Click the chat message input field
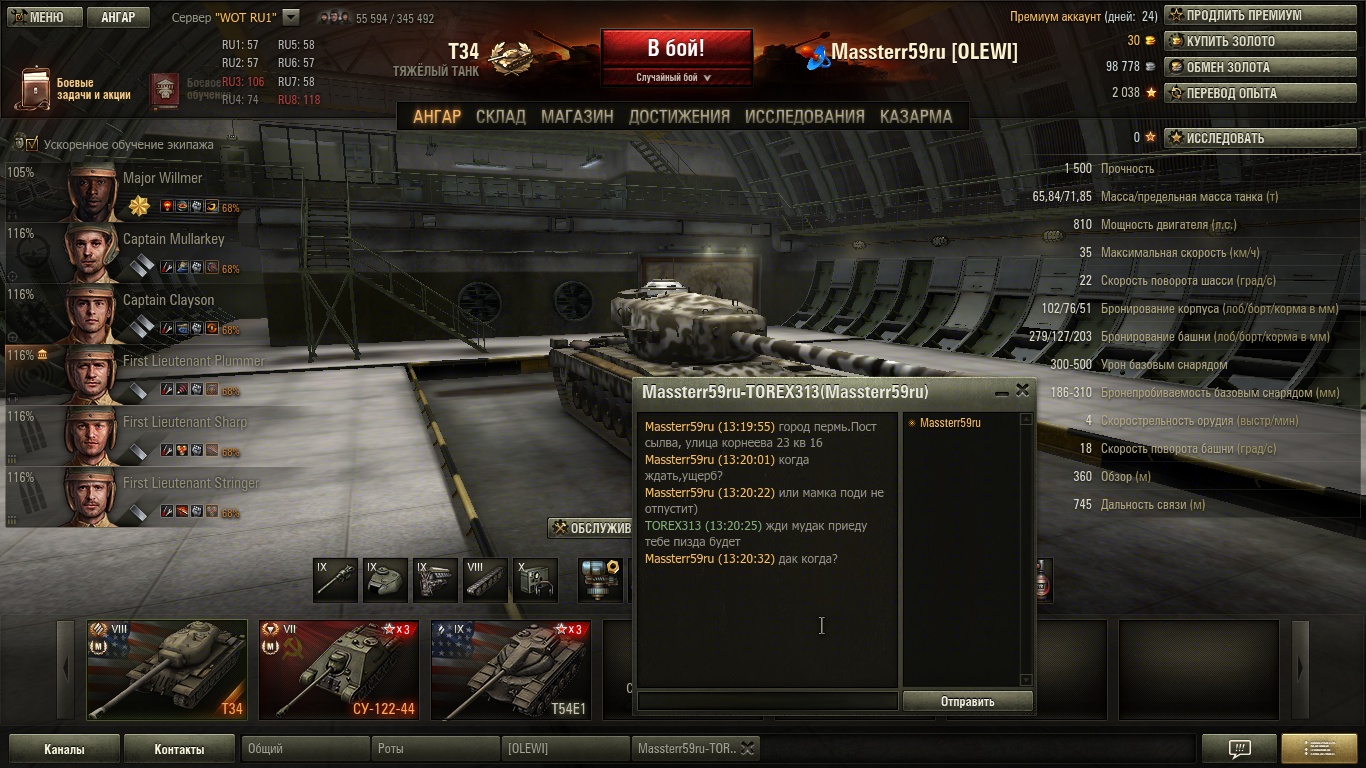The image size is (1366, 768). point(767,701)
